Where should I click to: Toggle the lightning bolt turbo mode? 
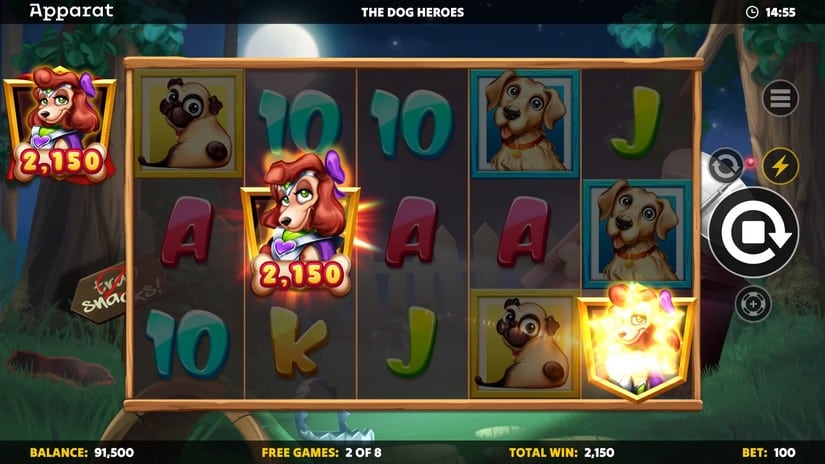(780, 166)
